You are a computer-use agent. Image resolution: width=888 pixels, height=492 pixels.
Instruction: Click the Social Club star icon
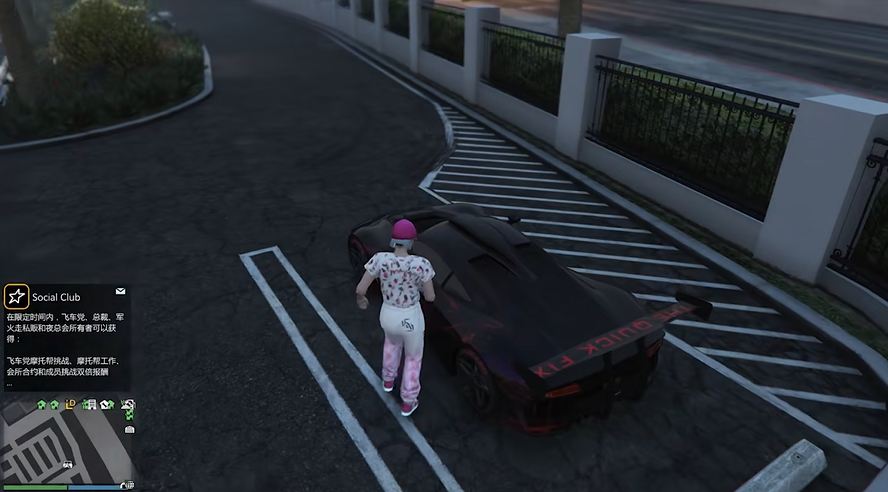16,296
